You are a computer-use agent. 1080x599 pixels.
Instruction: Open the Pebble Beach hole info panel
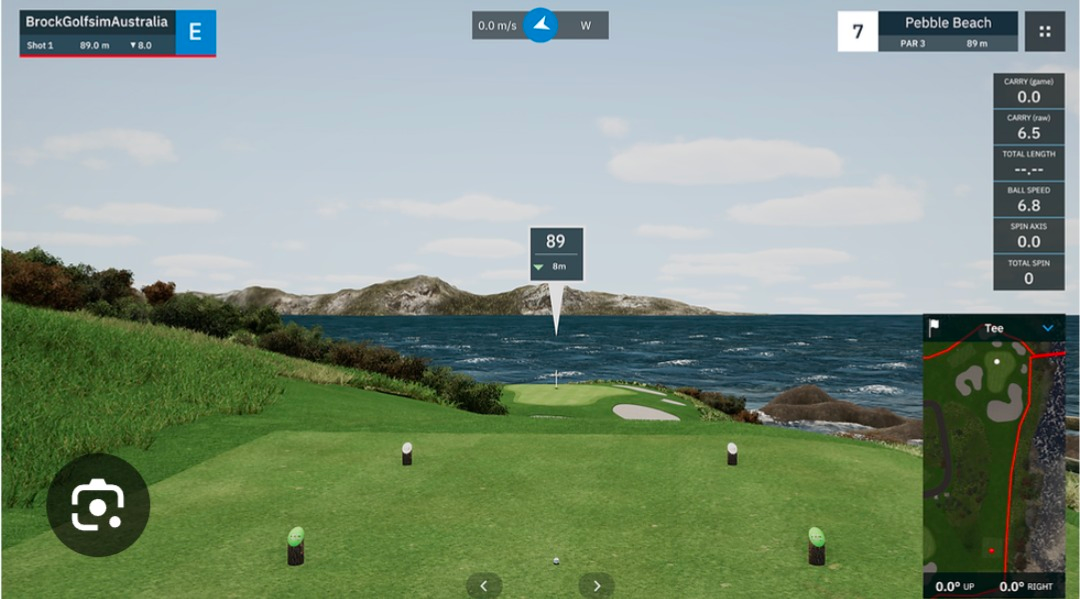pos(947,31)
